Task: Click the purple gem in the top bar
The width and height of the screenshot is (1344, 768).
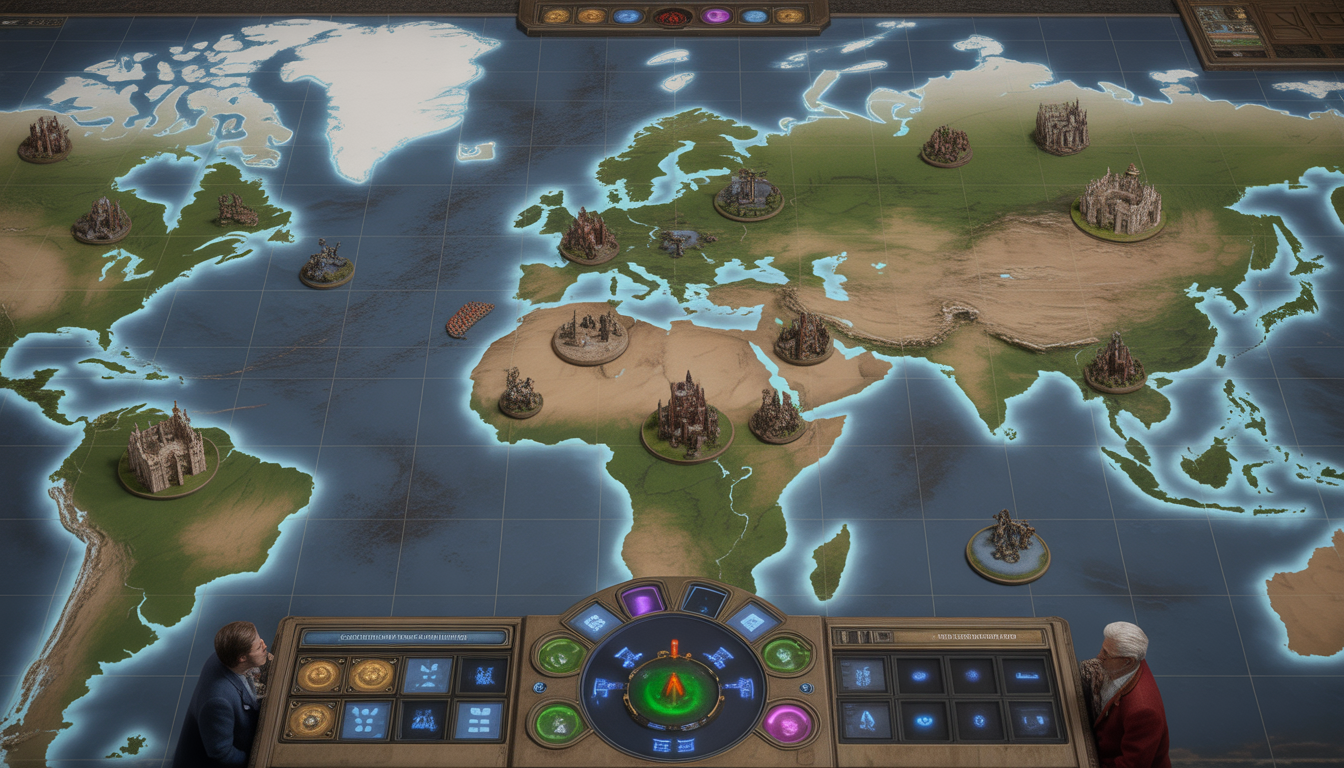Action: [x=716, y=16]
